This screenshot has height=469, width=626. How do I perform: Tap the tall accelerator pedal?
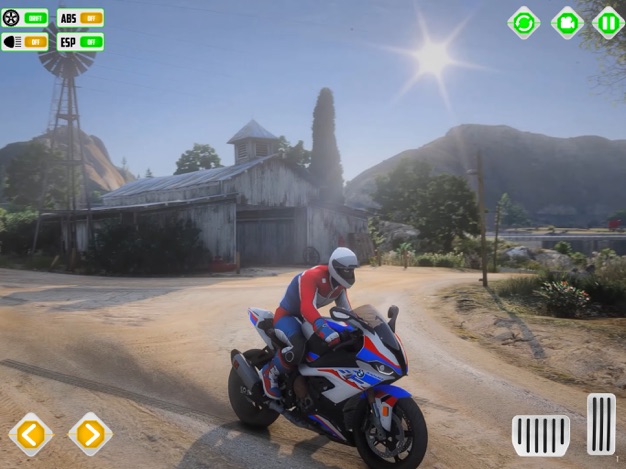pos(601,424)
